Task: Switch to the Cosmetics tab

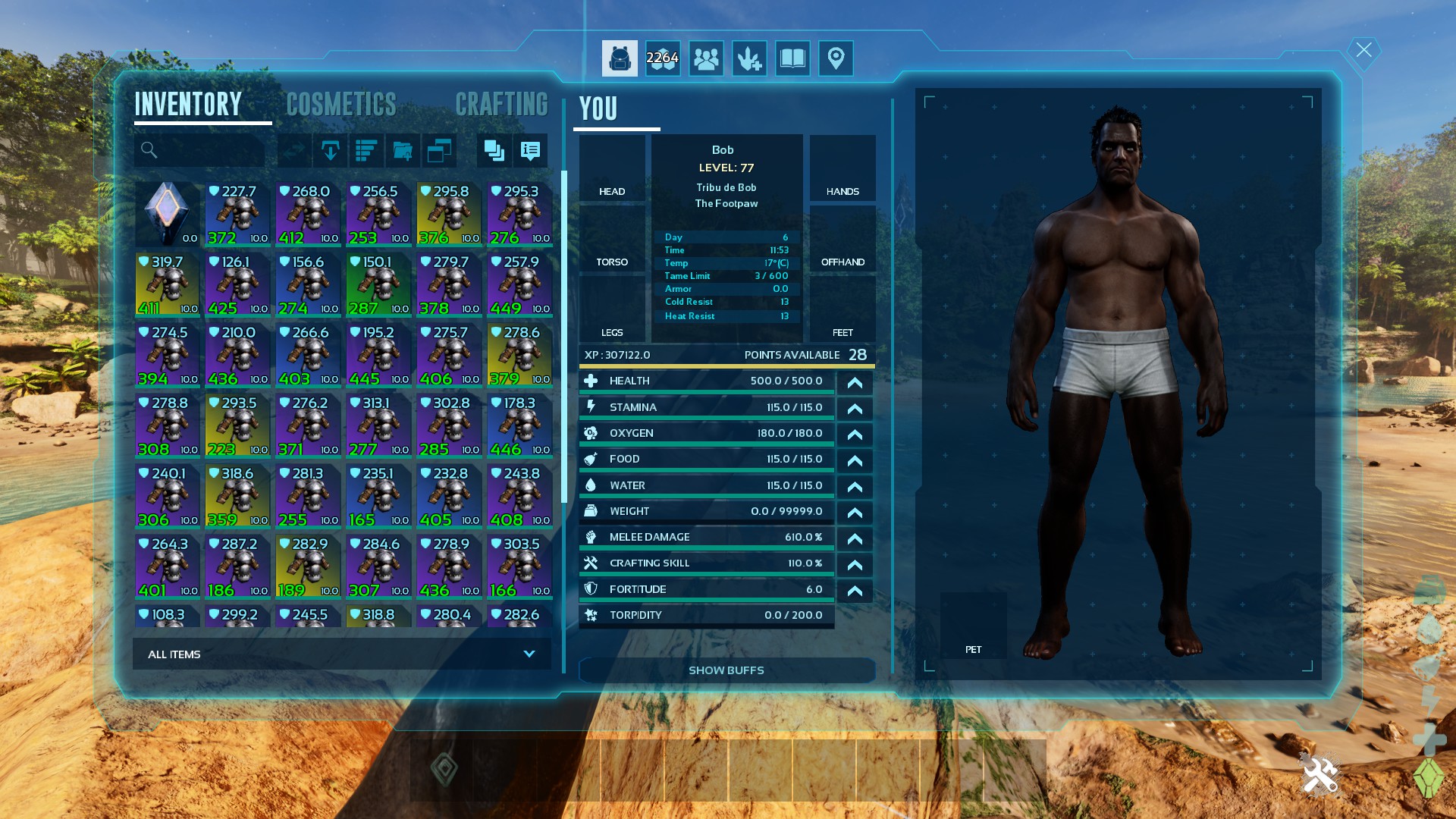Action: coord(340,104)
